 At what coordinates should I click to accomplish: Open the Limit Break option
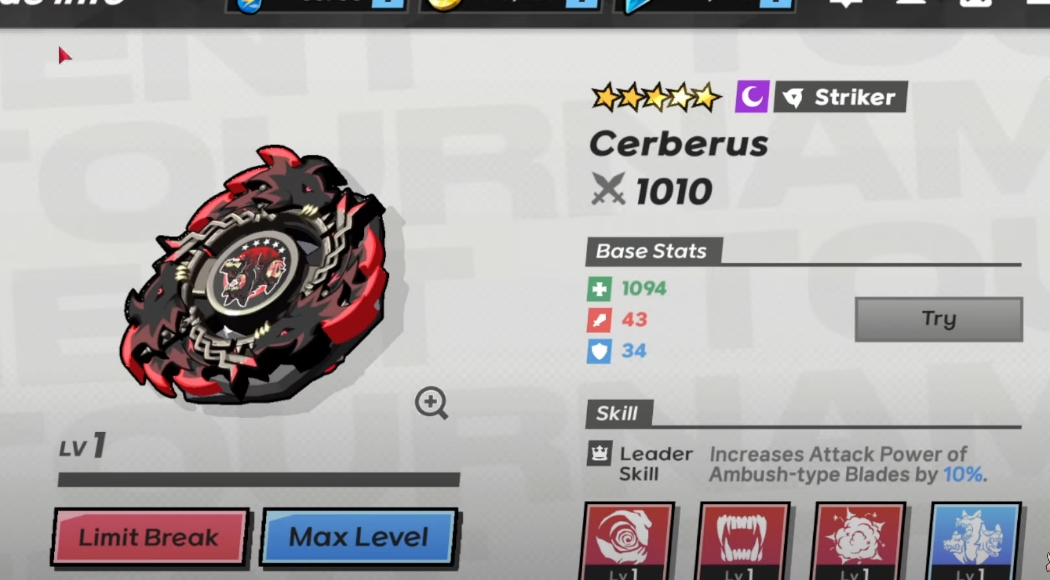(x=150, y=537)
